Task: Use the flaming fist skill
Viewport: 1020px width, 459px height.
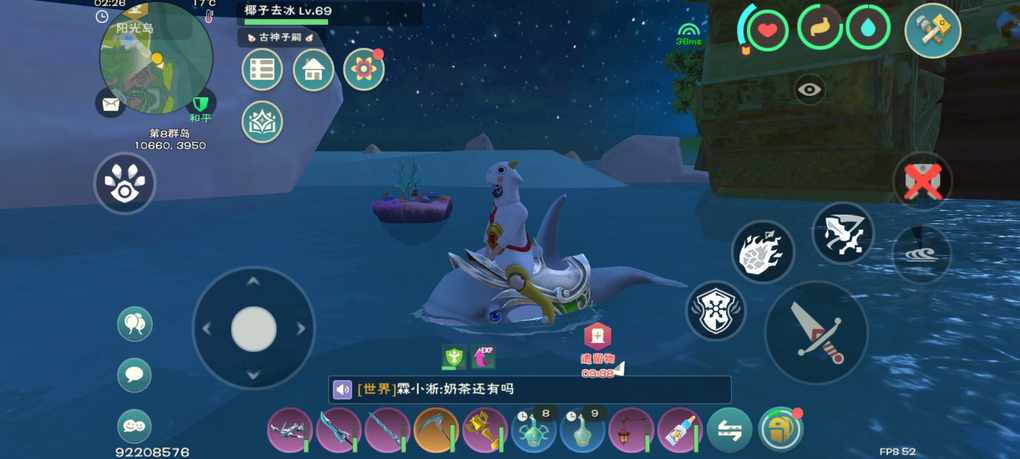Action: click(x=763, y=251)
